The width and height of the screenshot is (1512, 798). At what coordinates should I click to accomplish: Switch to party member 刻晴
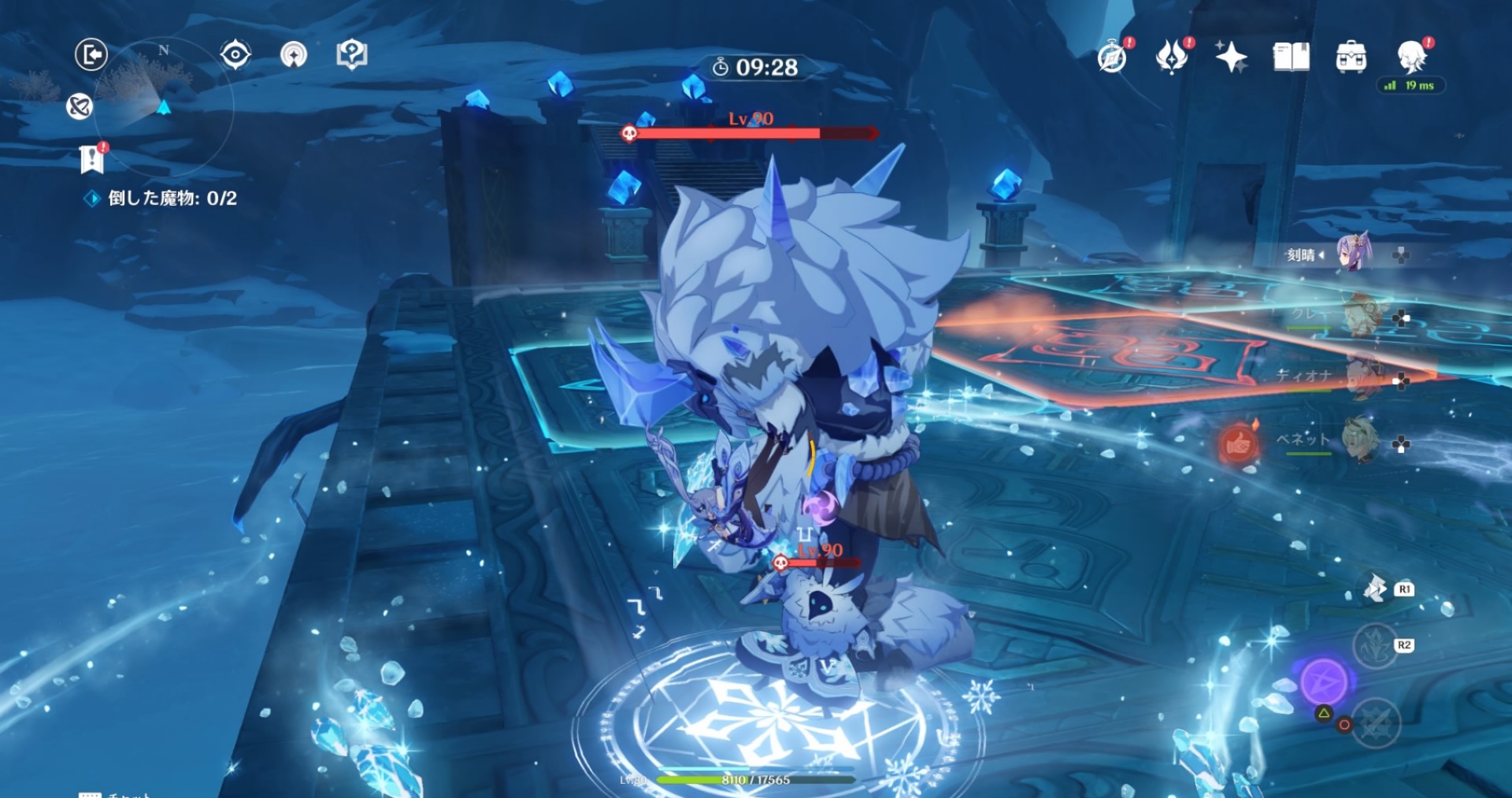click(1353, 254)
